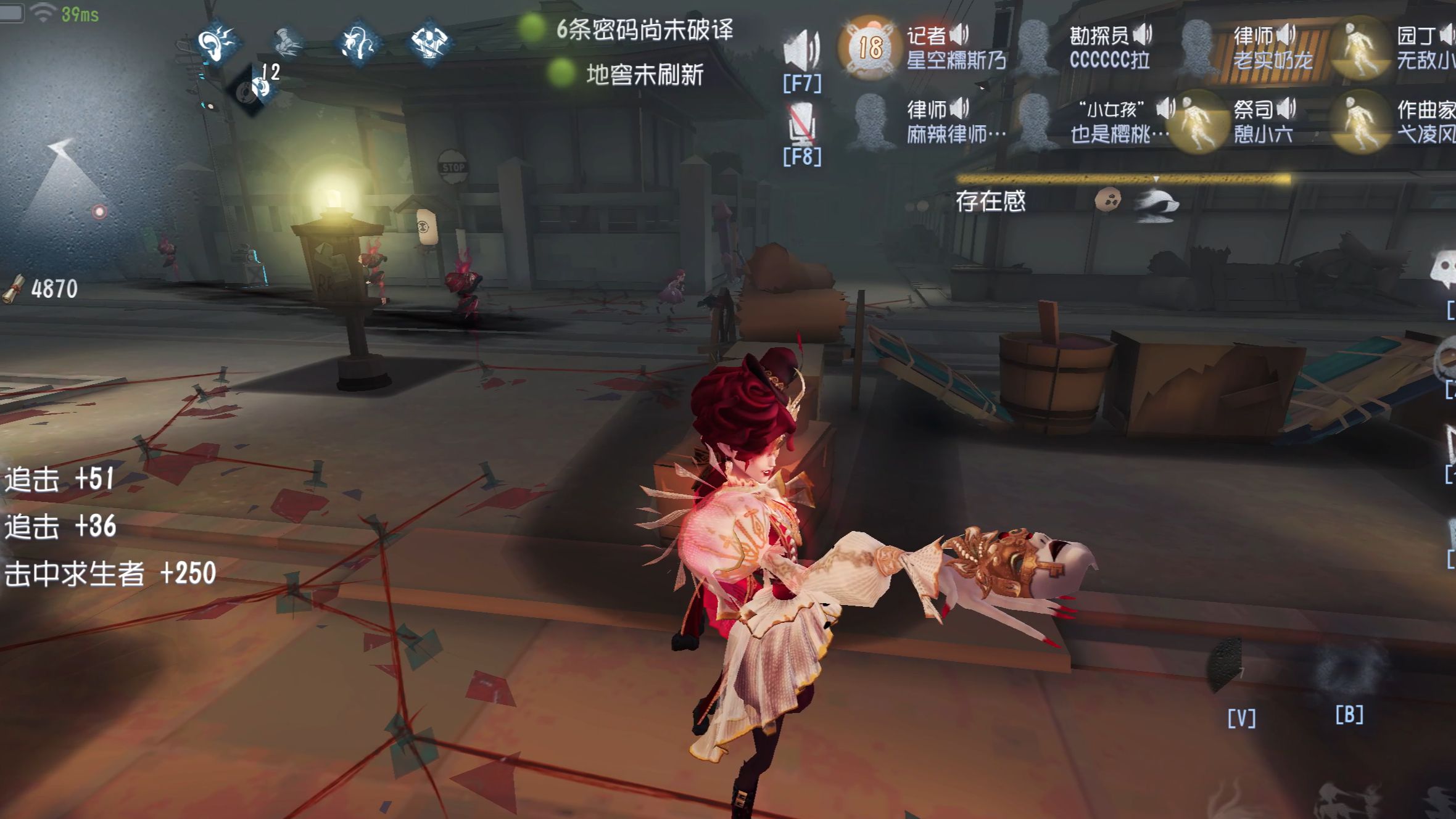This screenshot has height=819, width=1456.
Task: Click the speaker icon above [F7]
Action: coord(802,46)
